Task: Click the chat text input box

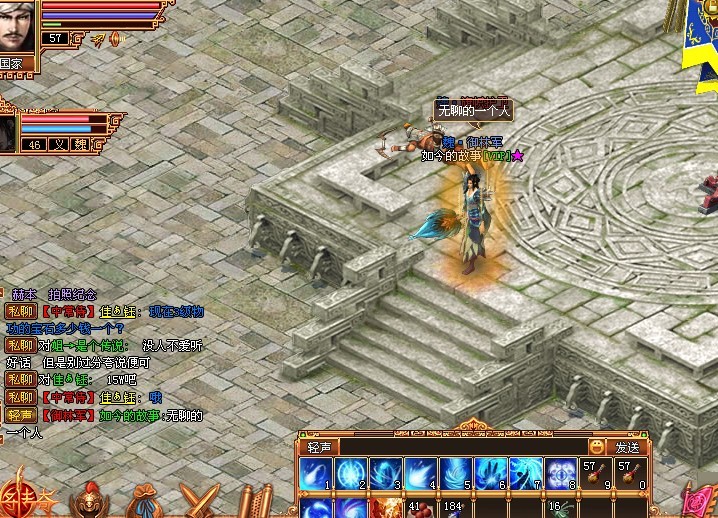Action: point(462,447)
